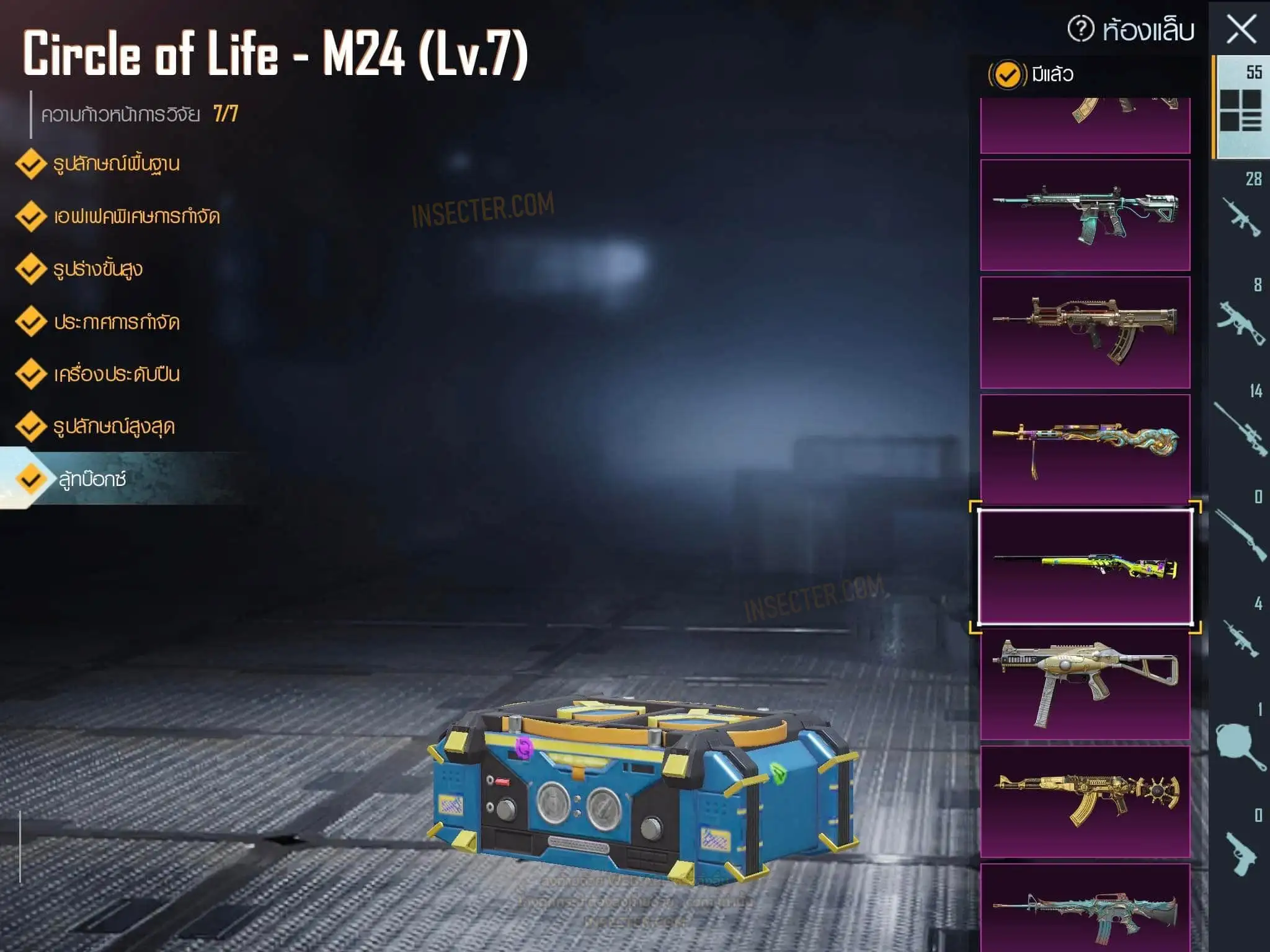This screenshot has height=952, width=1270.
Task: Select the ลู้ทบ๊อกซ์ loot box entry
Action: click(92, 479)
